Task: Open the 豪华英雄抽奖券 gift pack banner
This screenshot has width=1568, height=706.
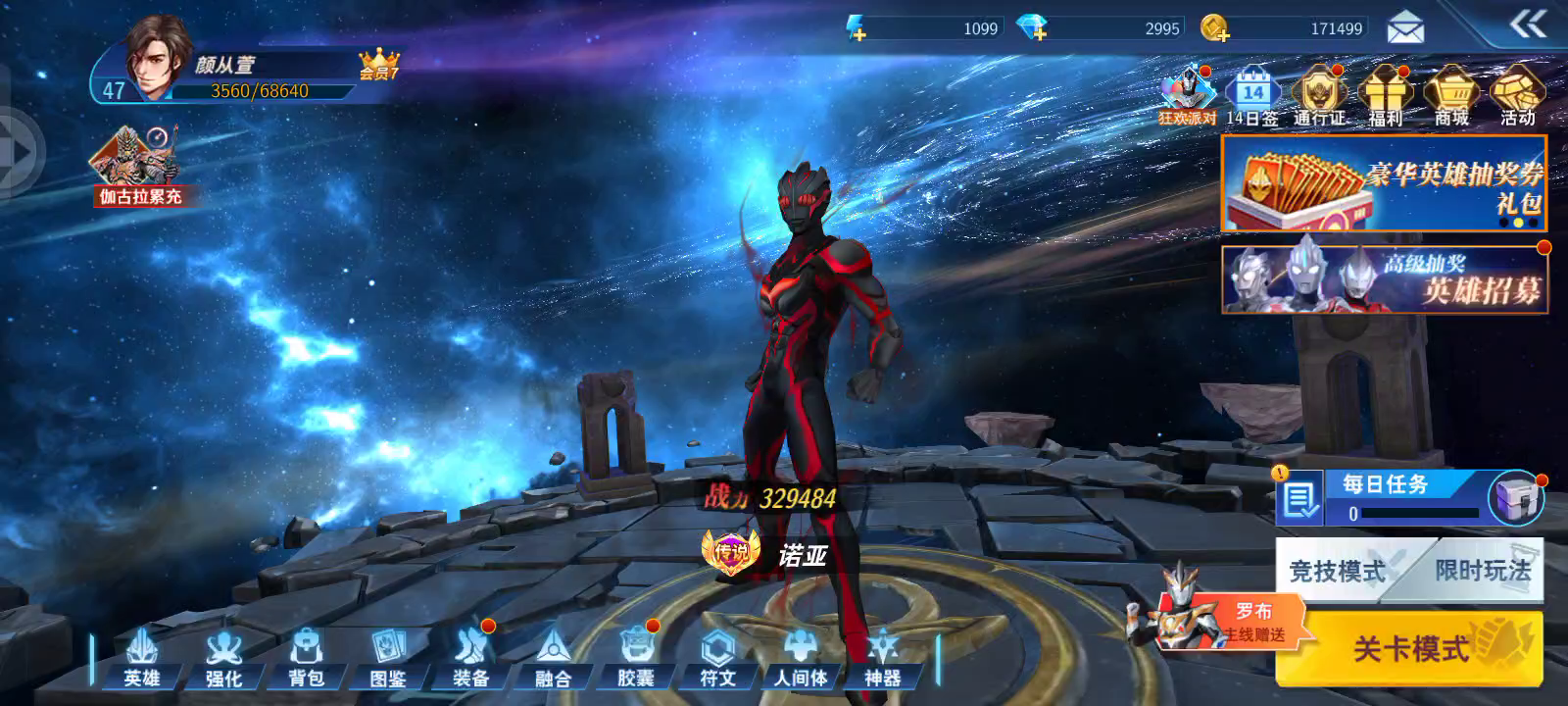Action: (1384, 183)
